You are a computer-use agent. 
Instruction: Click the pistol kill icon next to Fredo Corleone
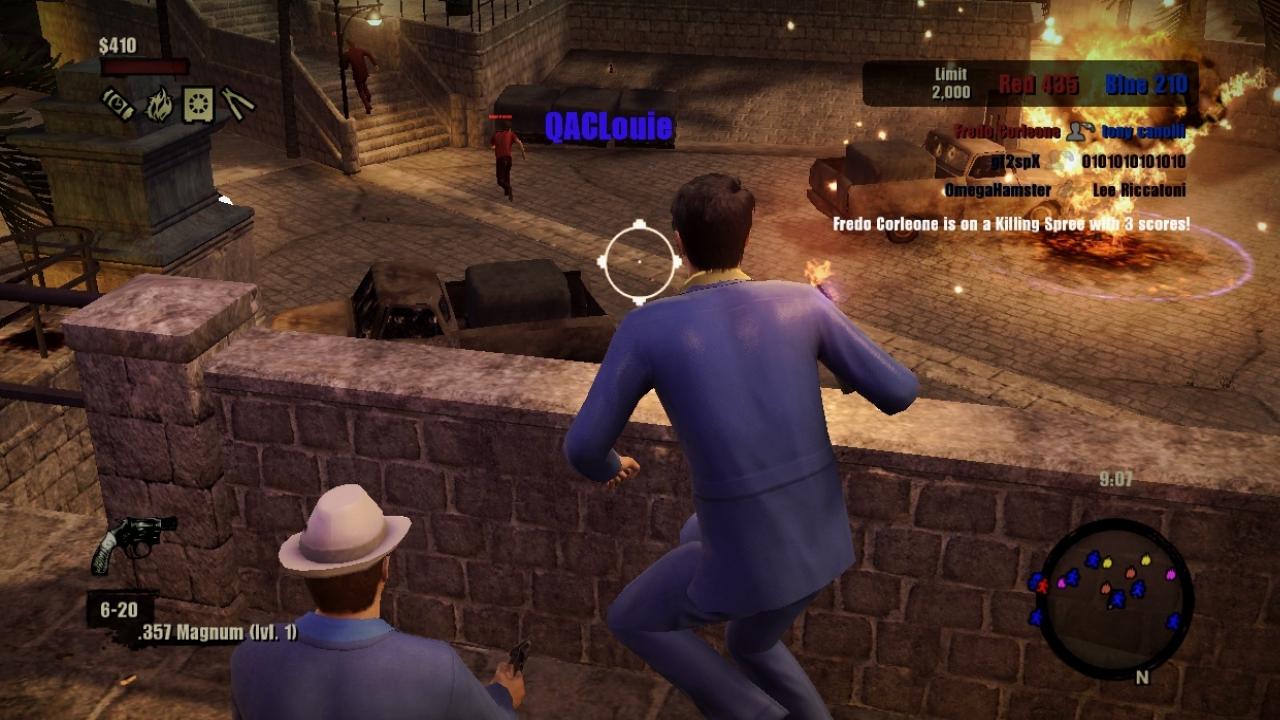[x=1081, y=132]
